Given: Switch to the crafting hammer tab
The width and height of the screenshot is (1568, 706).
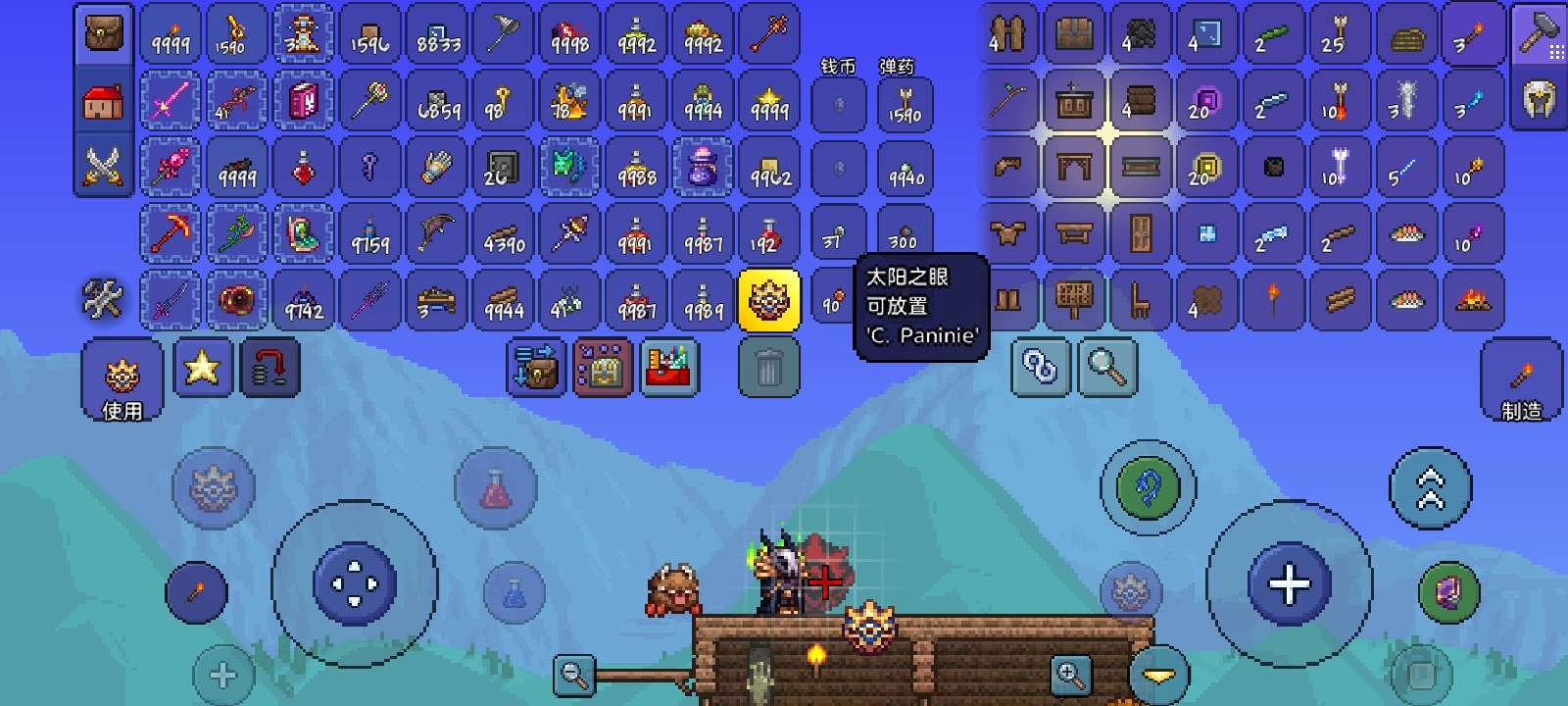Looking at the screenshot, I should point(1540,34).
